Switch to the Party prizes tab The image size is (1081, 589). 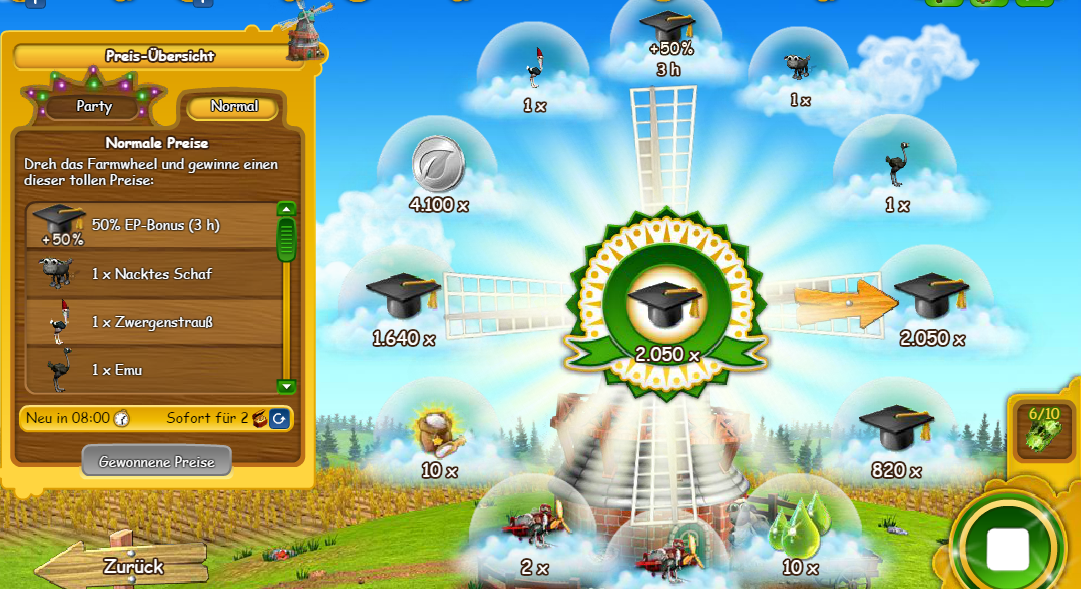point(93,106)
